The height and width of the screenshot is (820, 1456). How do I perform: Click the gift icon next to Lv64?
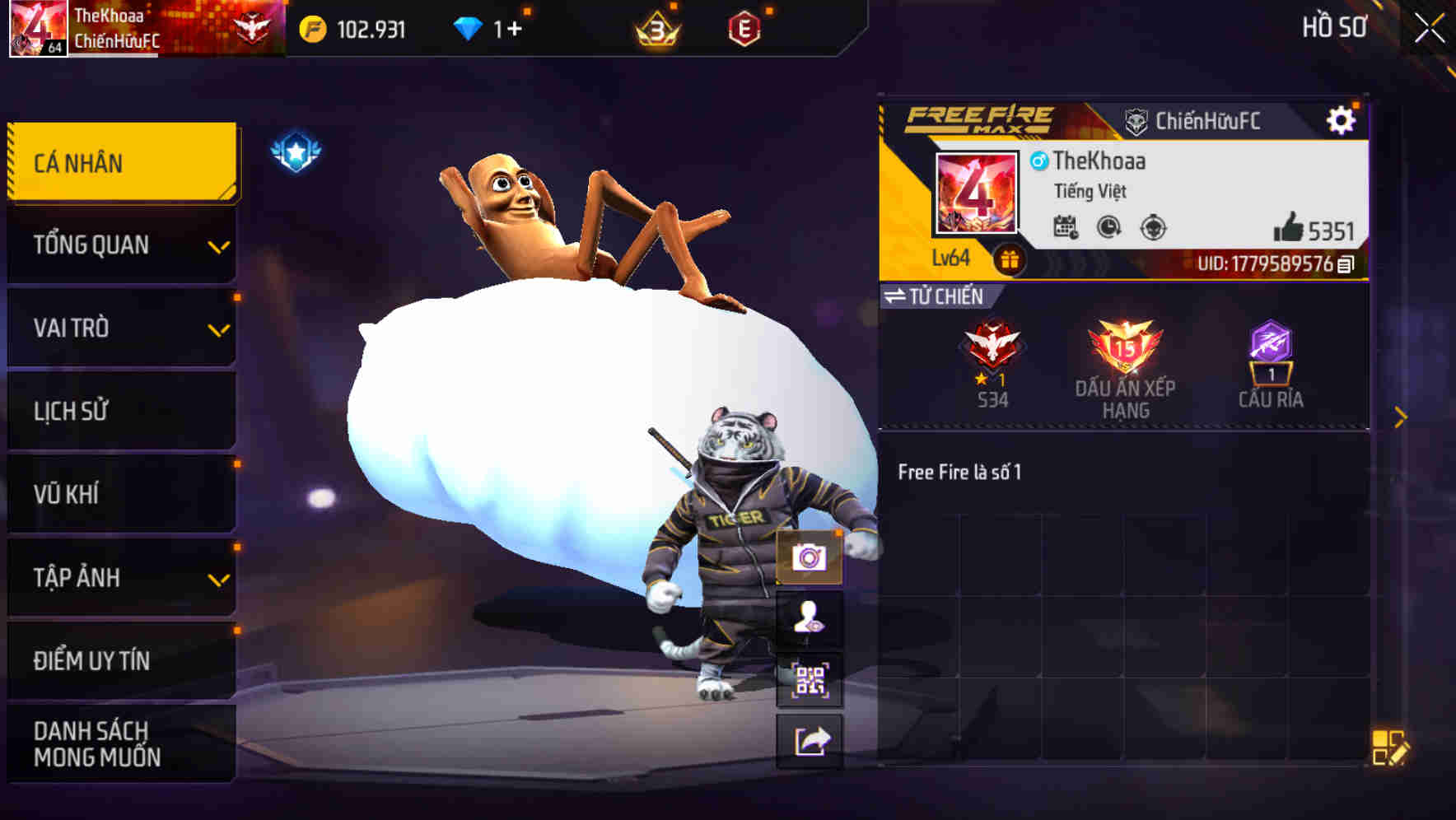(1010, 258)
